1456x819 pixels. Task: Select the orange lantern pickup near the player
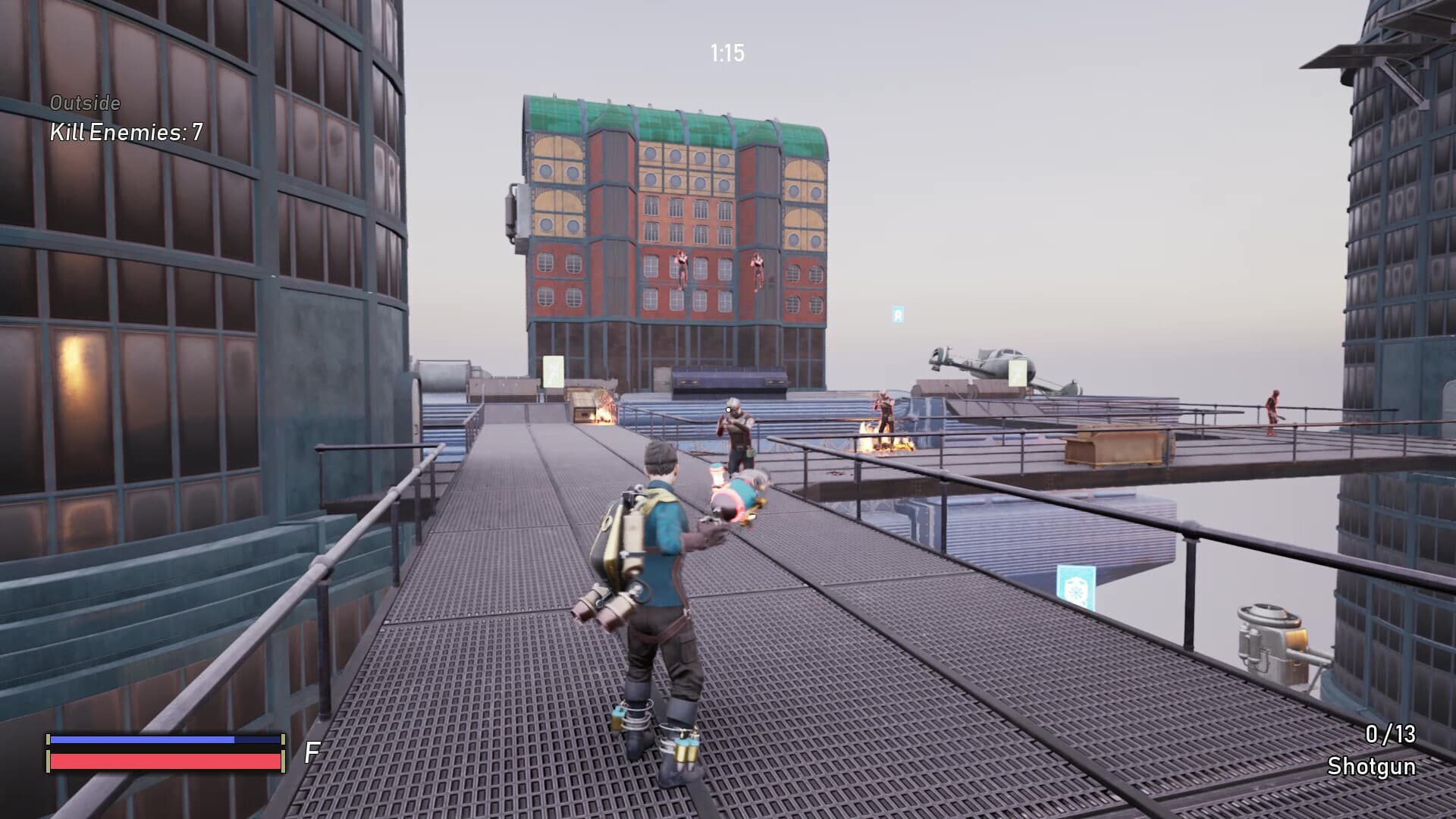coord(716,478)
